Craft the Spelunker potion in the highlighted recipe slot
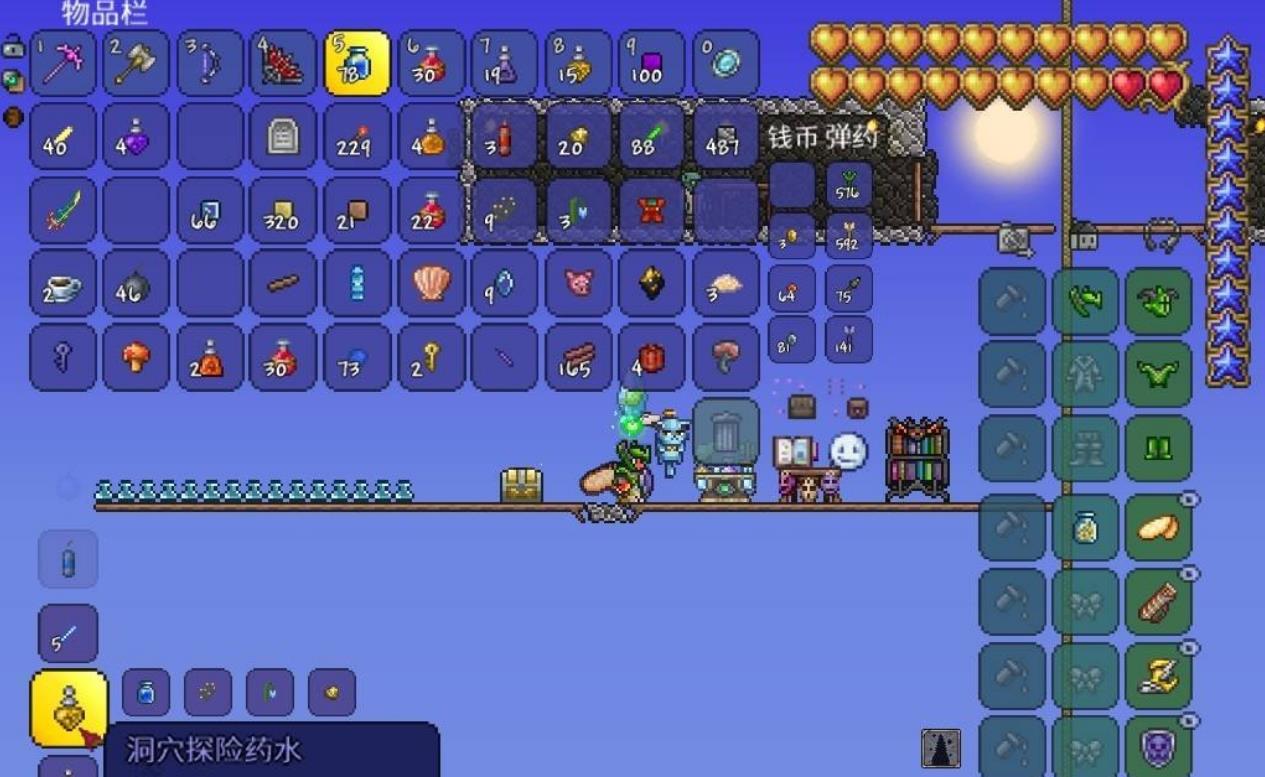The width and height of the screenshot is (1265, 777). coord(69,709)
